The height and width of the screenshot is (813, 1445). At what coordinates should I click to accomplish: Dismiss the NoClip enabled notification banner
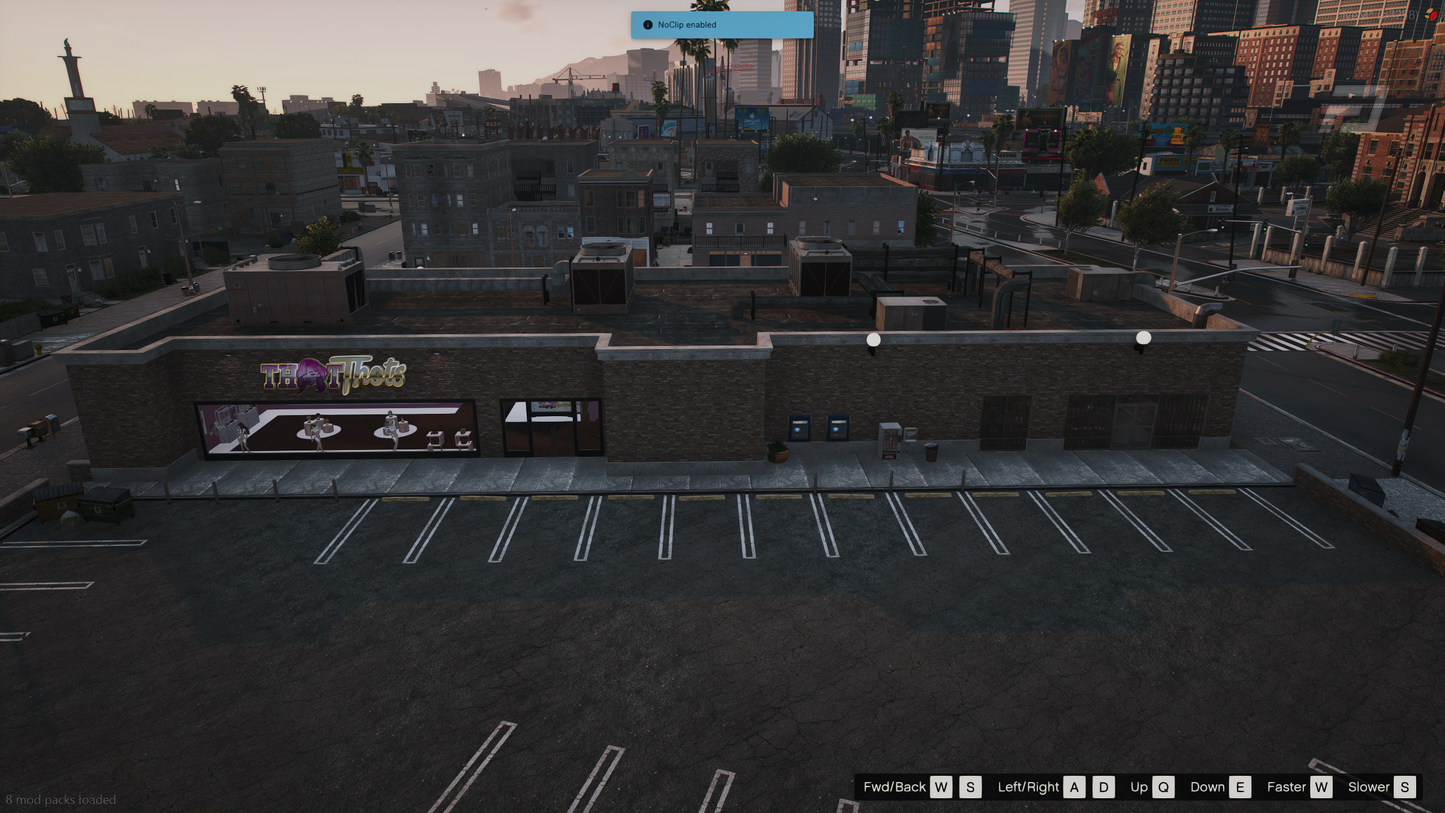[x=722, y=24]
